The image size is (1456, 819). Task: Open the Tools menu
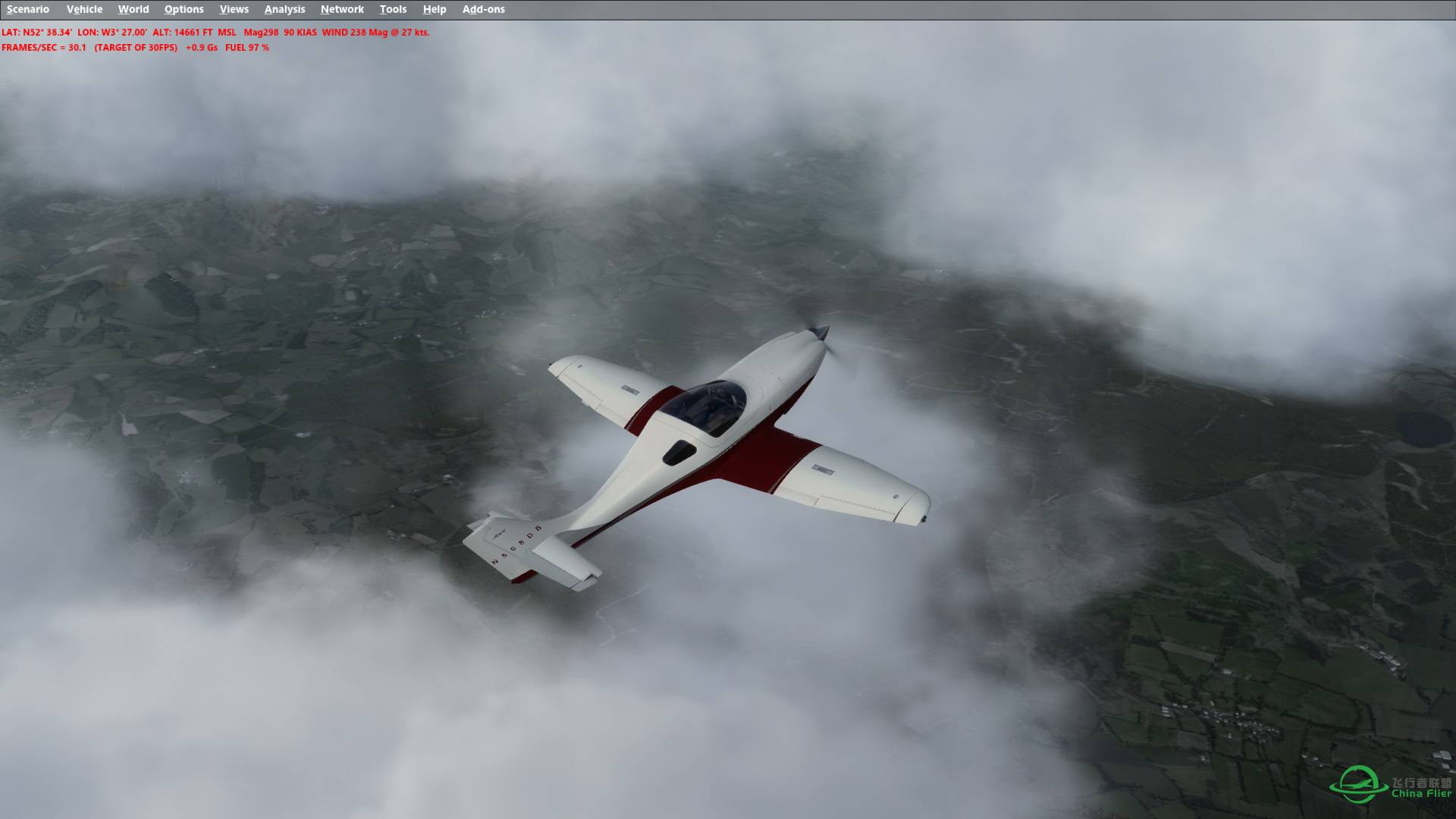[393, 9]
